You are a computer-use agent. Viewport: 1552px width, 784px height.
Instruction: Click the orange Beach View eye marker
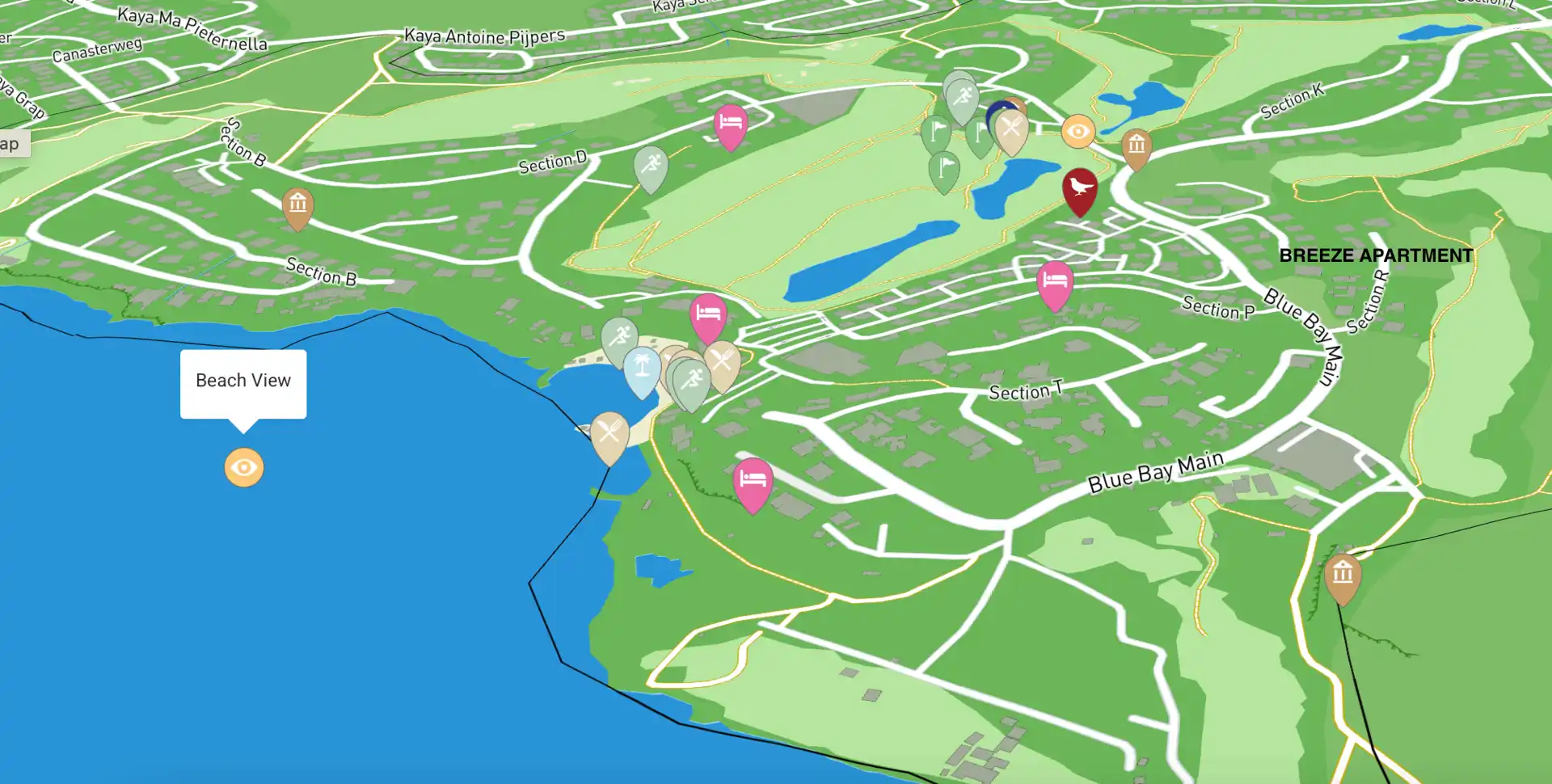tap(243, 467)
